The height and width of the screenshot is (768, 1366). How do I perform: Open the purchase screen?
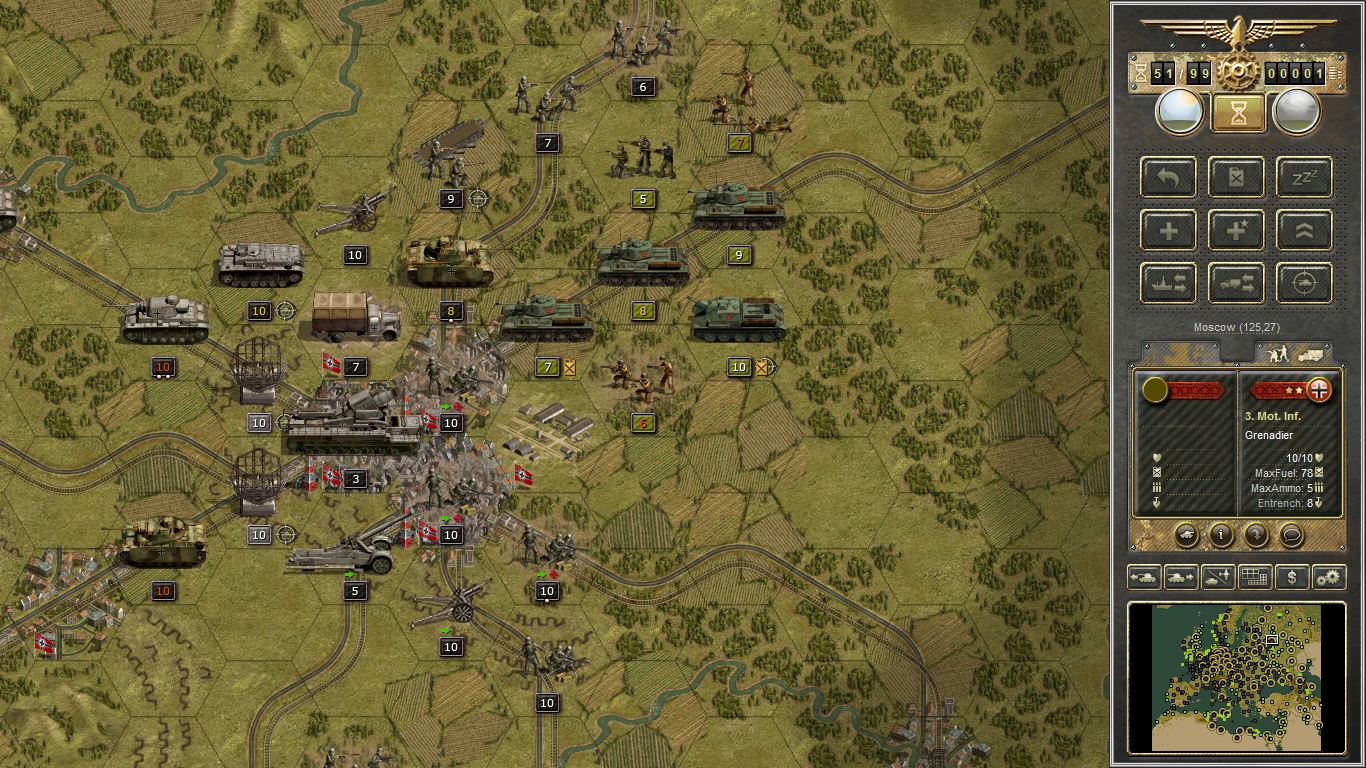pos(1290,577)
